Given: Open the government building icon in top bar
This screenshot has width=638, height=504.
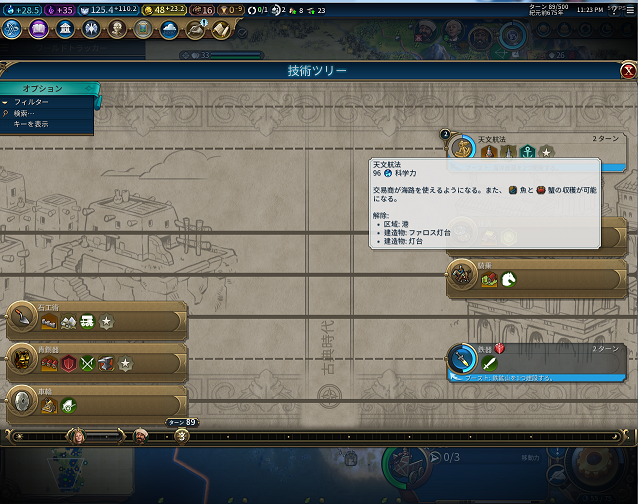Looking at the screenshot, I should (65, 28).
